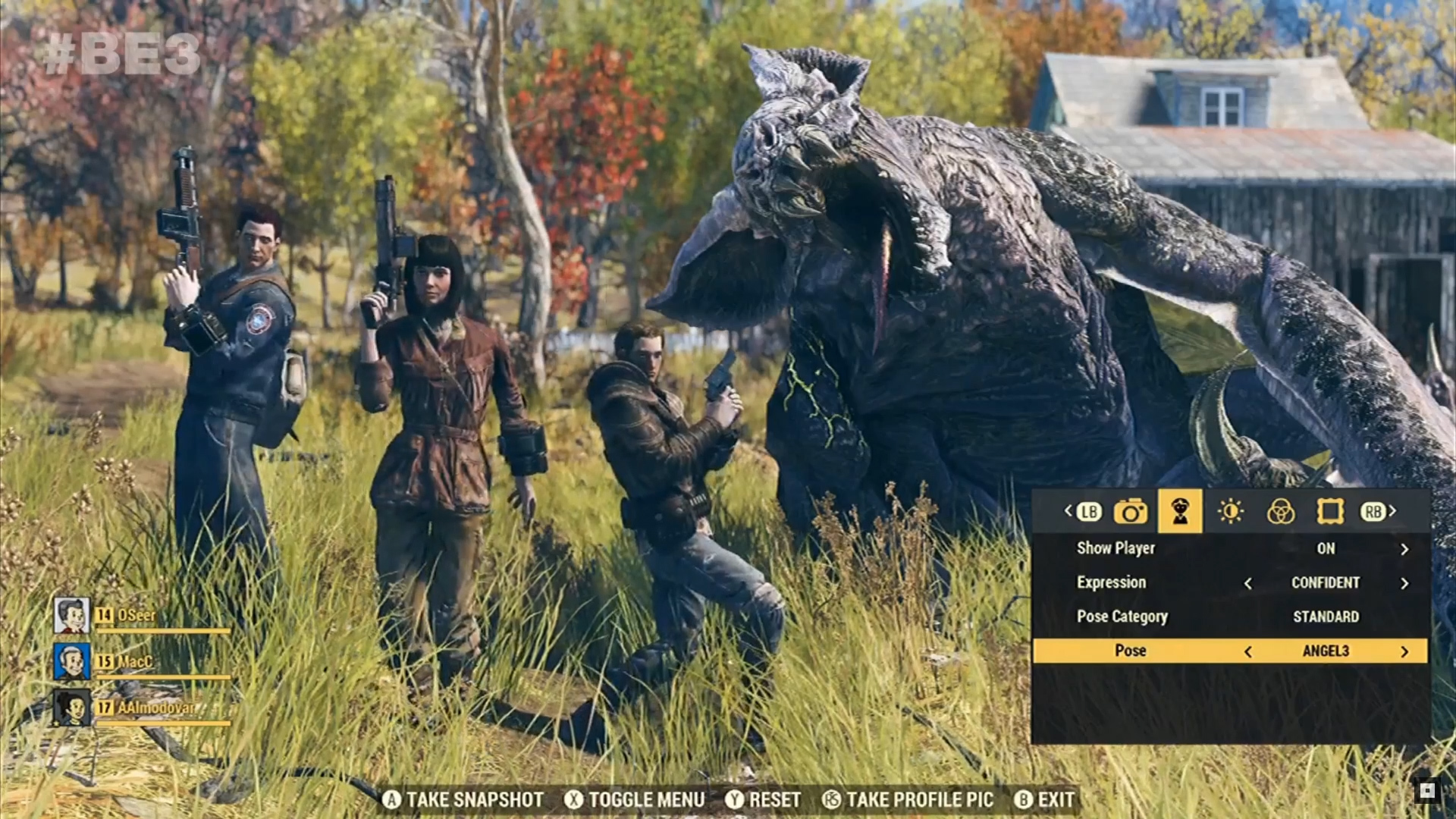Screen dimensions: 1456x819
Task: Cycle to the next Pose after ANGEL3
Action: [1404, 651]
